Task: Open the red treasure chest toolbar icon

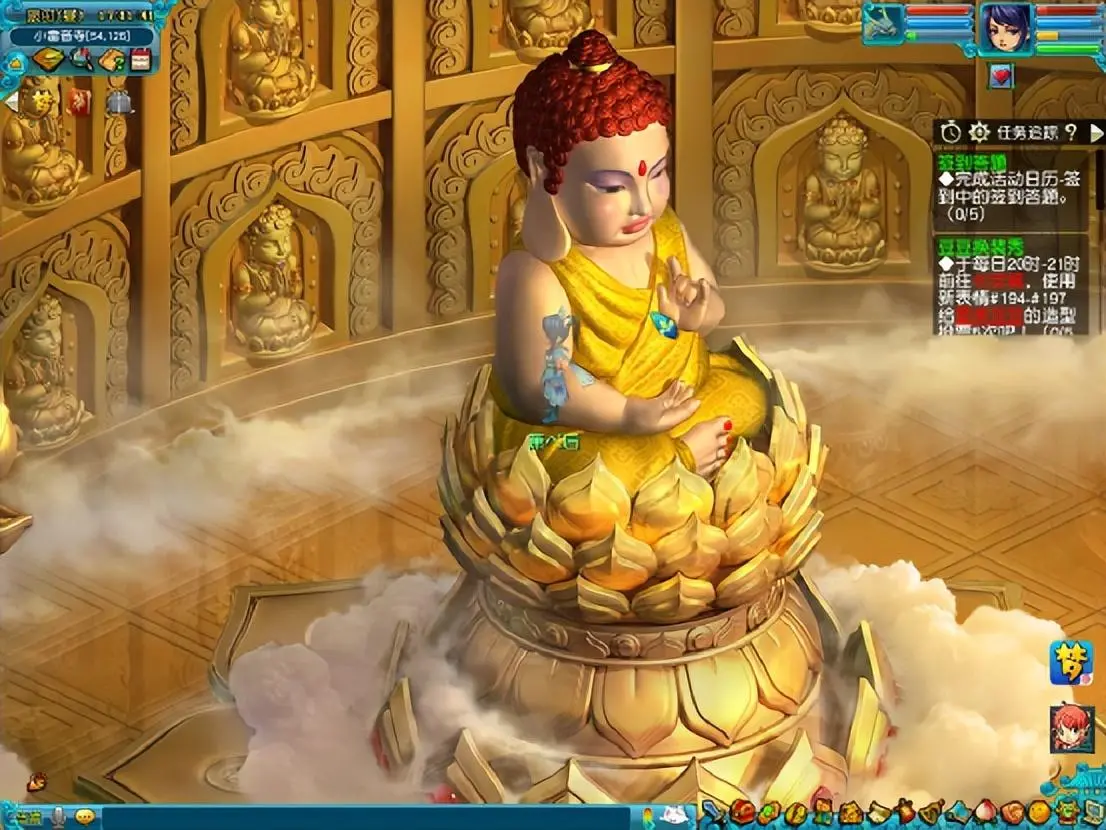Action: (741, 812)
